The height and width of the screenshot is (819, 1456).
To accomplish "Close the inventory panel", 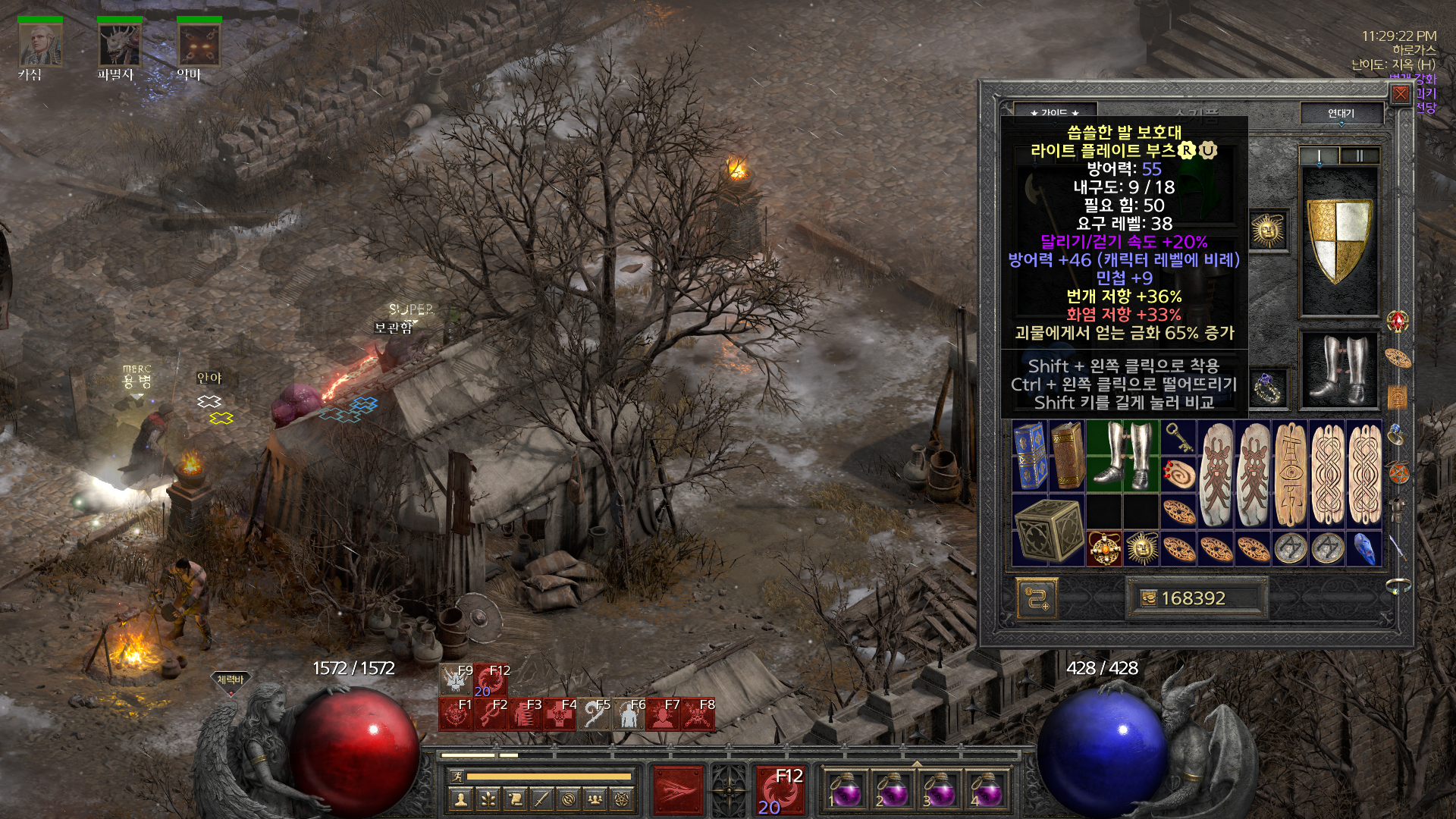I will [1400, 94].
